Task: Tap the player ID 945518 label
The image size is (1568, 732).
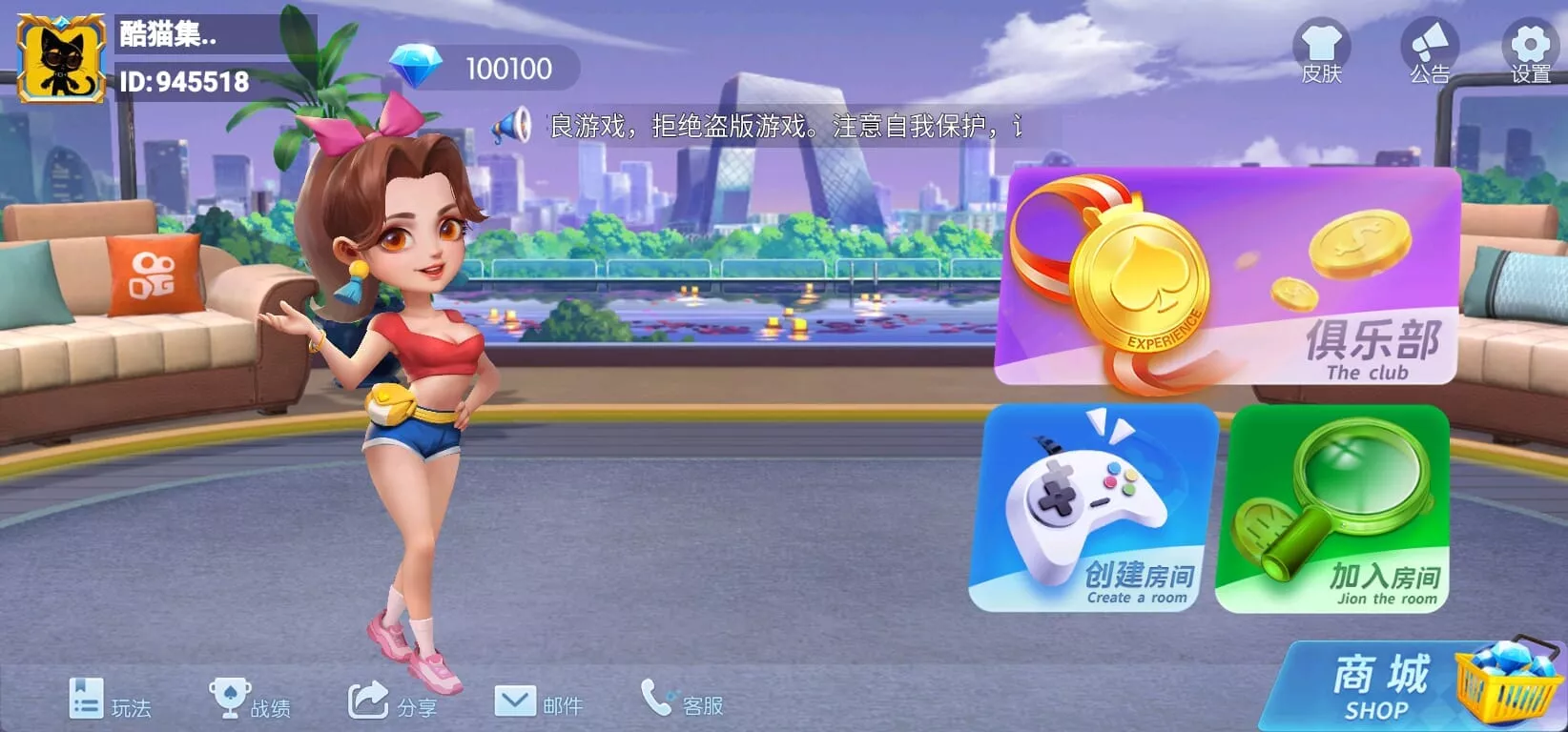Action: (181, 82)
